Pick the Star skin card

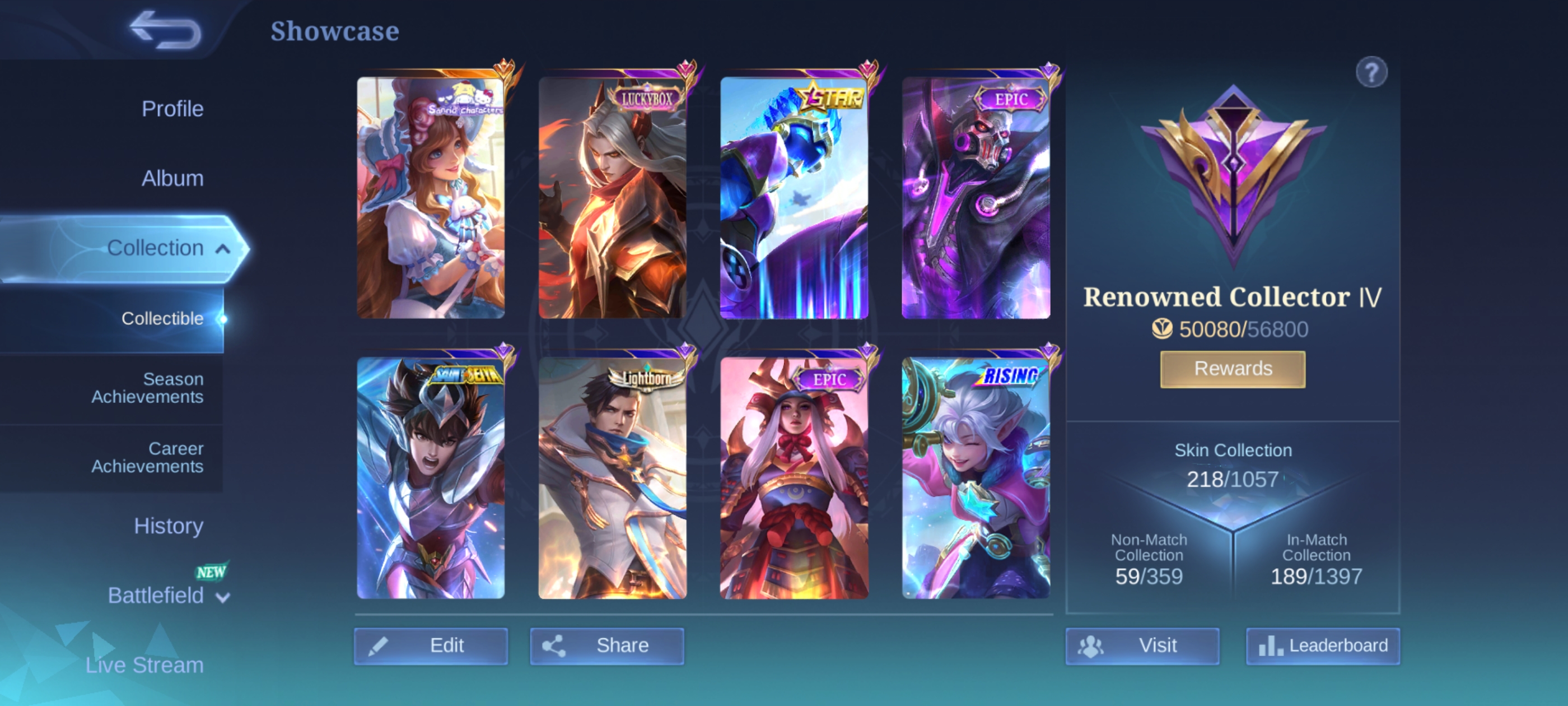tap(794, 197)
